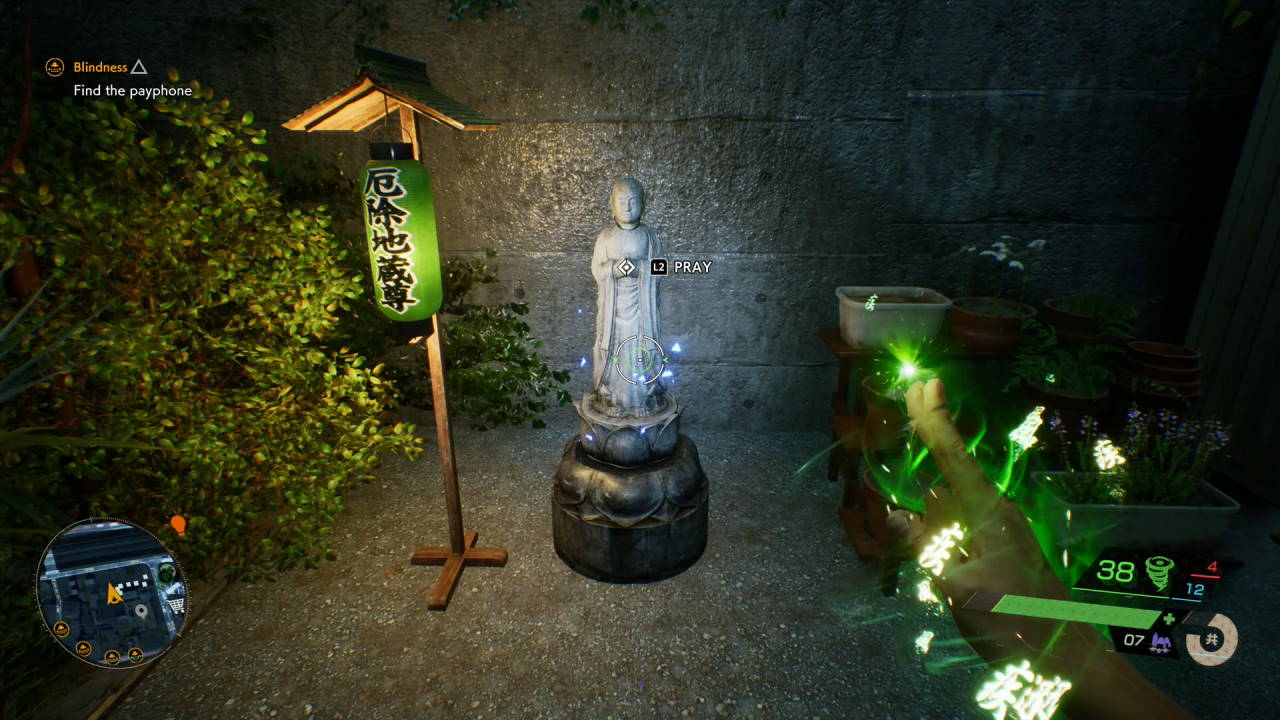Click the purple talisman icon beside count 07

(1162, 642)
